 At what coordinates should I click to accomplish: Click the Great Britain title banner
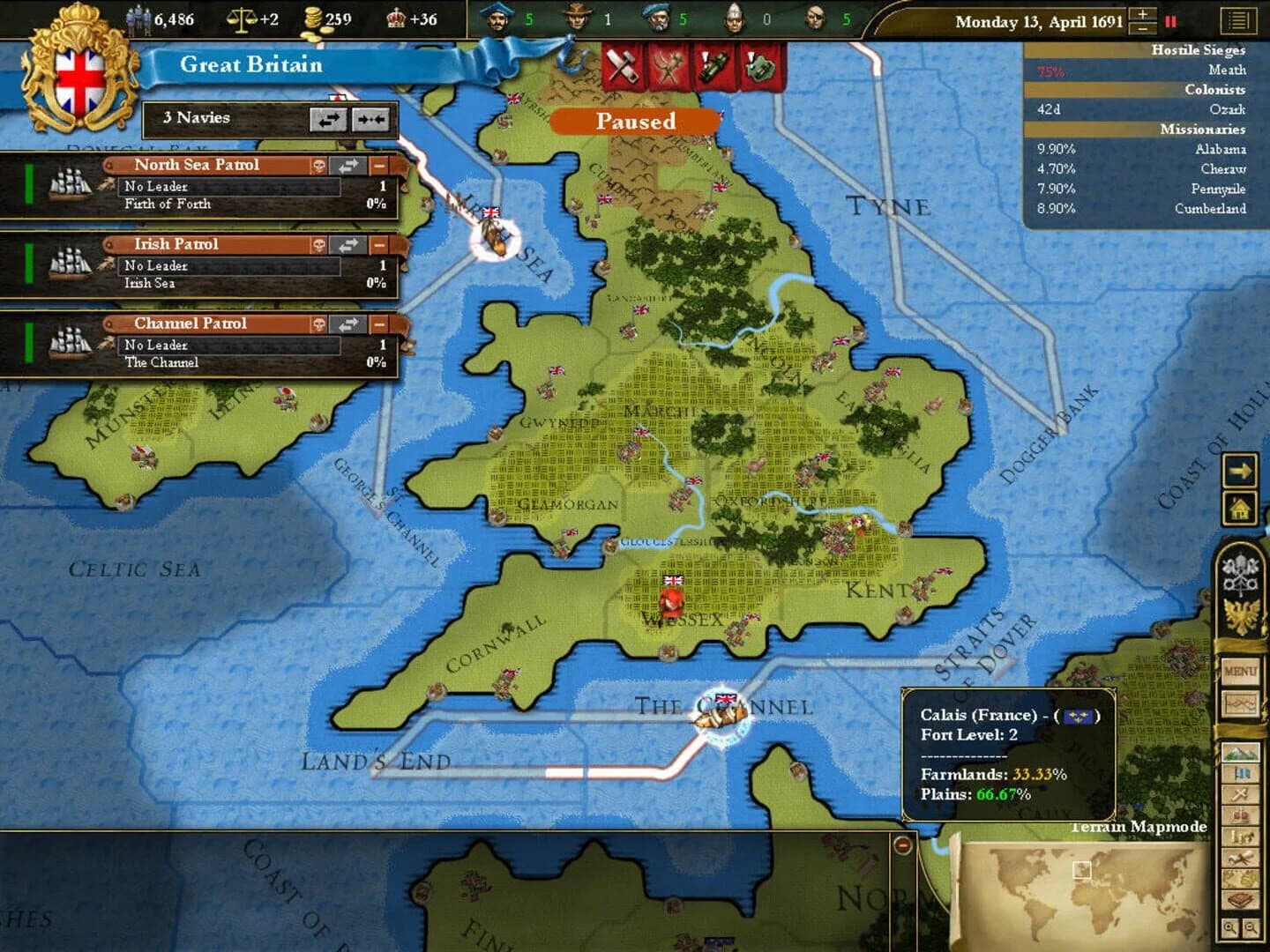251,64
